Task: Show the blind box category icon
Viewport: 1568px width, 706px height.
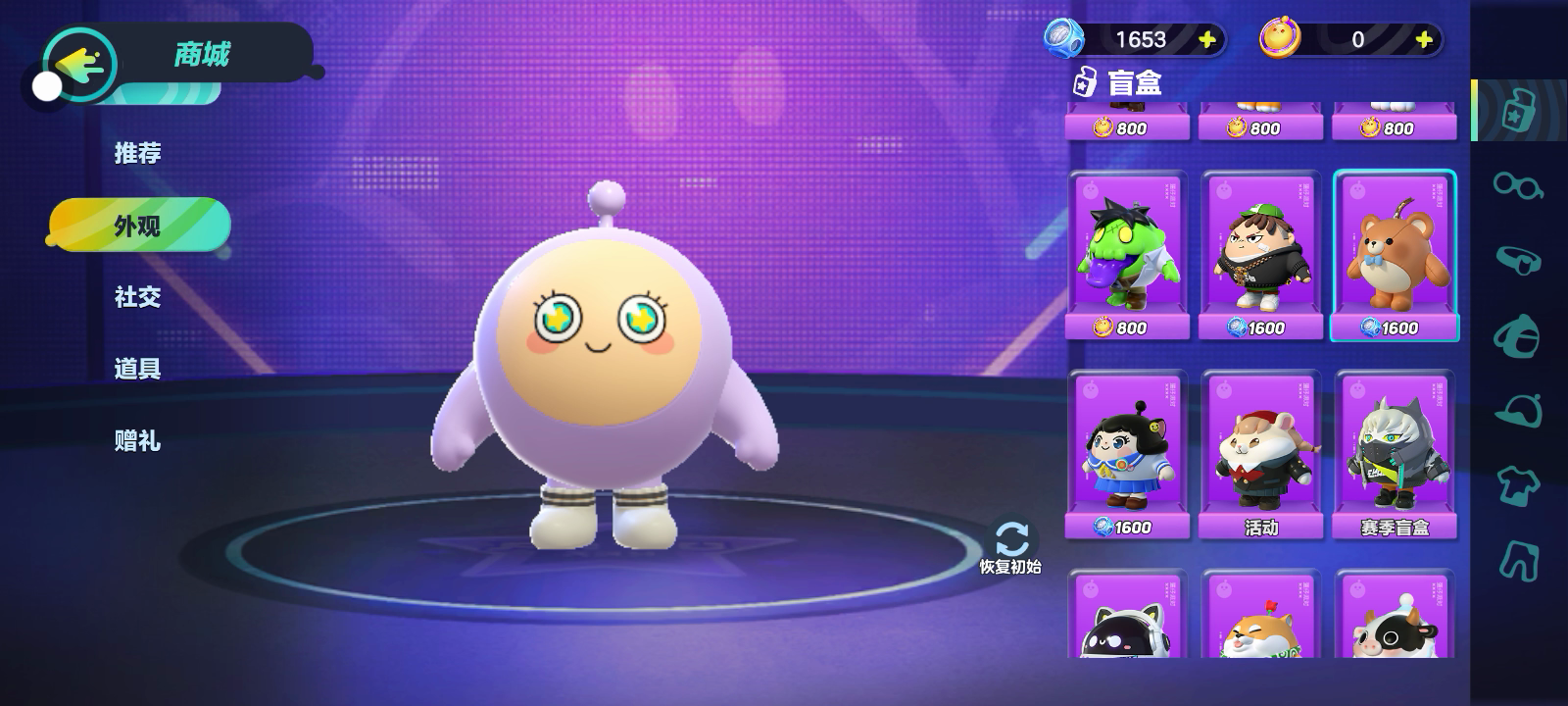Action: coord(1517,110)
